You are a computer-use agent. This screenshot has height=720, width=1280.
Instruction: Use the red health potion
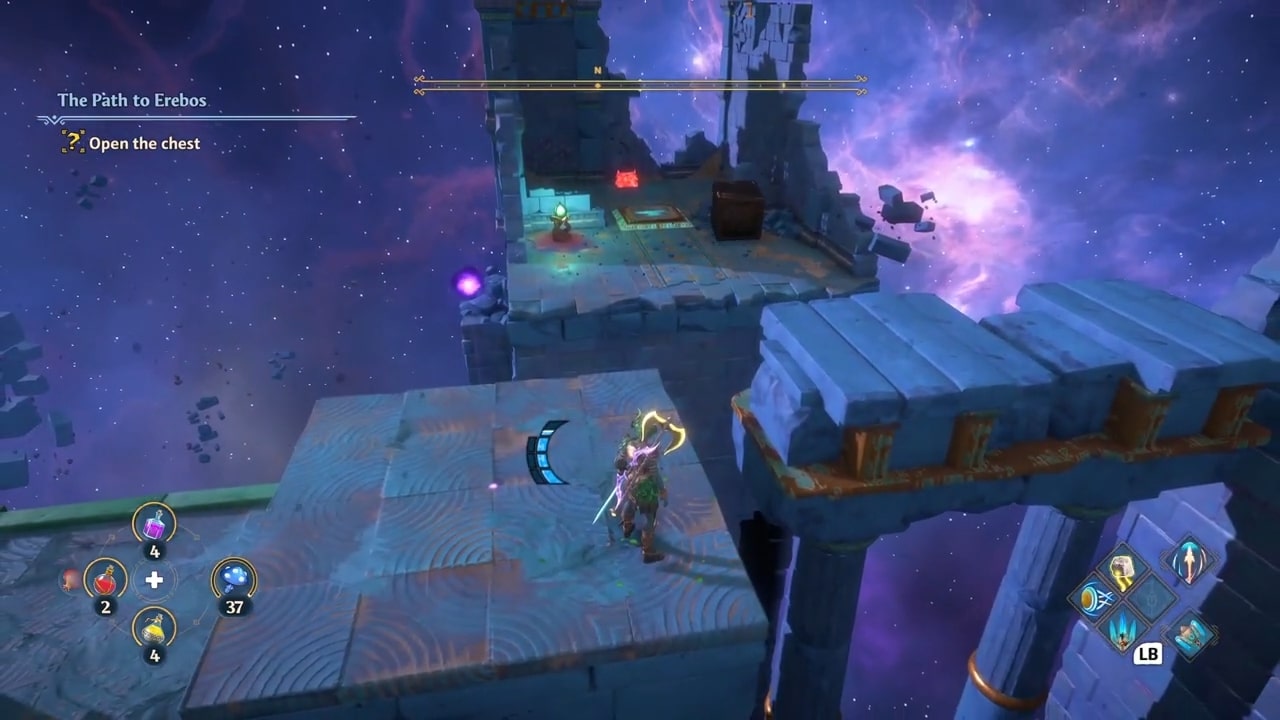coord(105,579)
